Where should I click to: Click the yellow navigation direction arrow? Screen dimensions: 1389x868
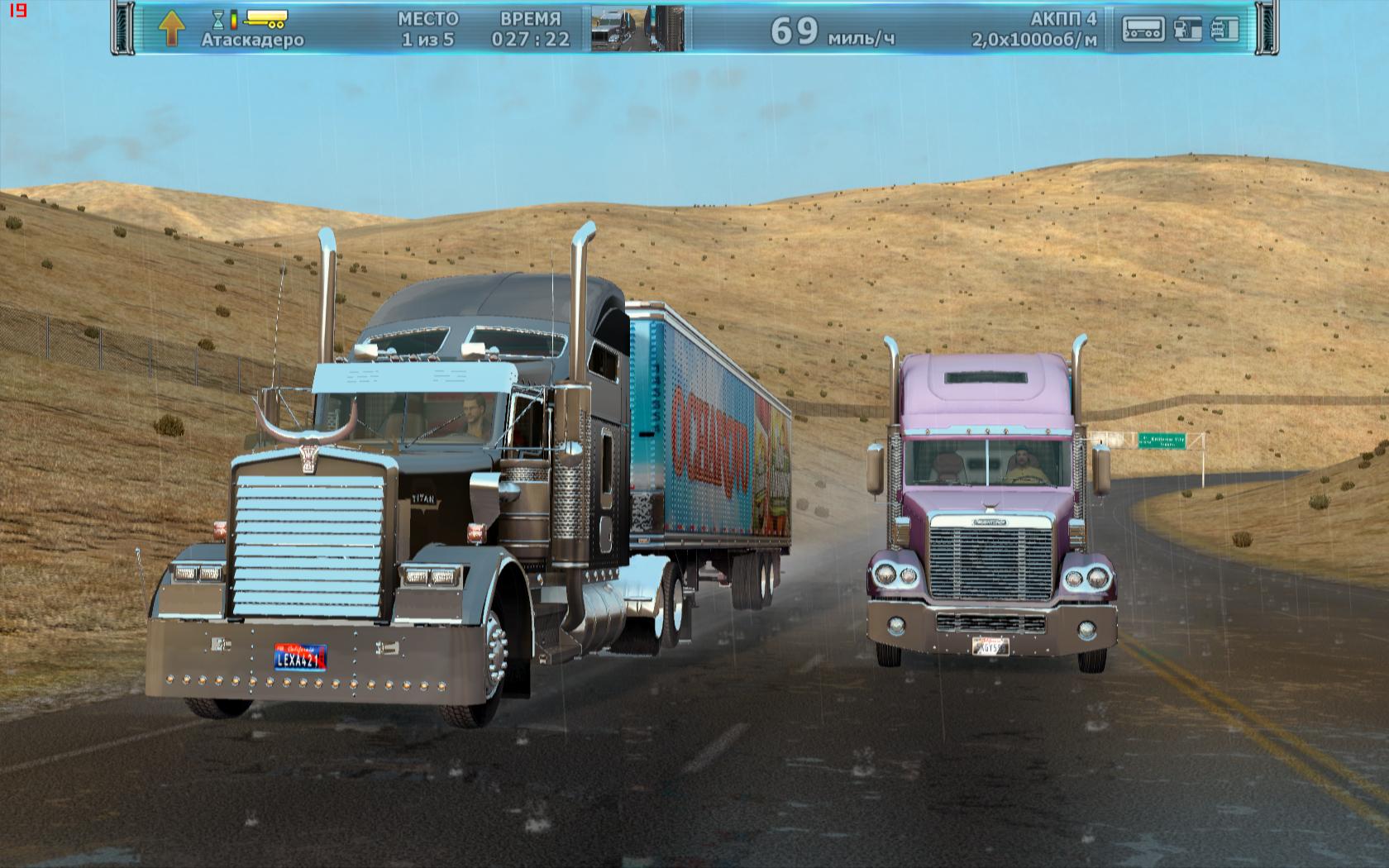point(172,29)
